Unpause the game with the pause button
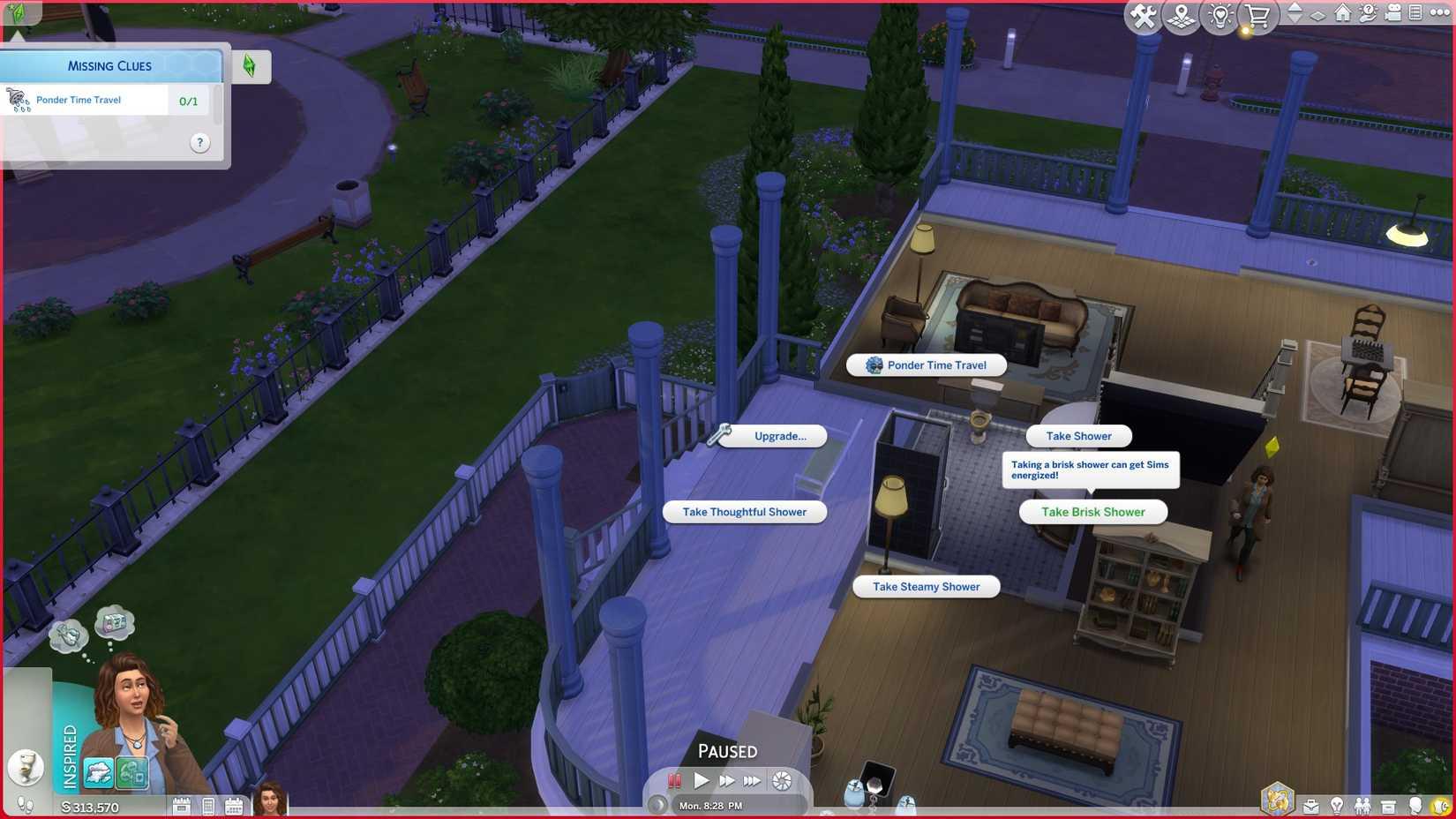The image size is (1456, 819). coord(676,780)
